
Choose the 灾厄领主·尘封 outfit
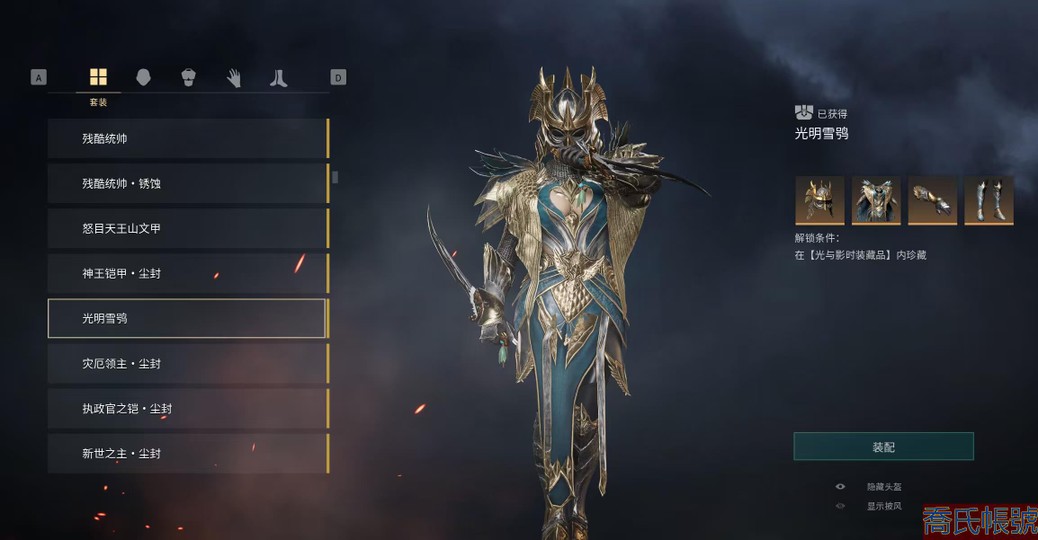pos(187,363)
